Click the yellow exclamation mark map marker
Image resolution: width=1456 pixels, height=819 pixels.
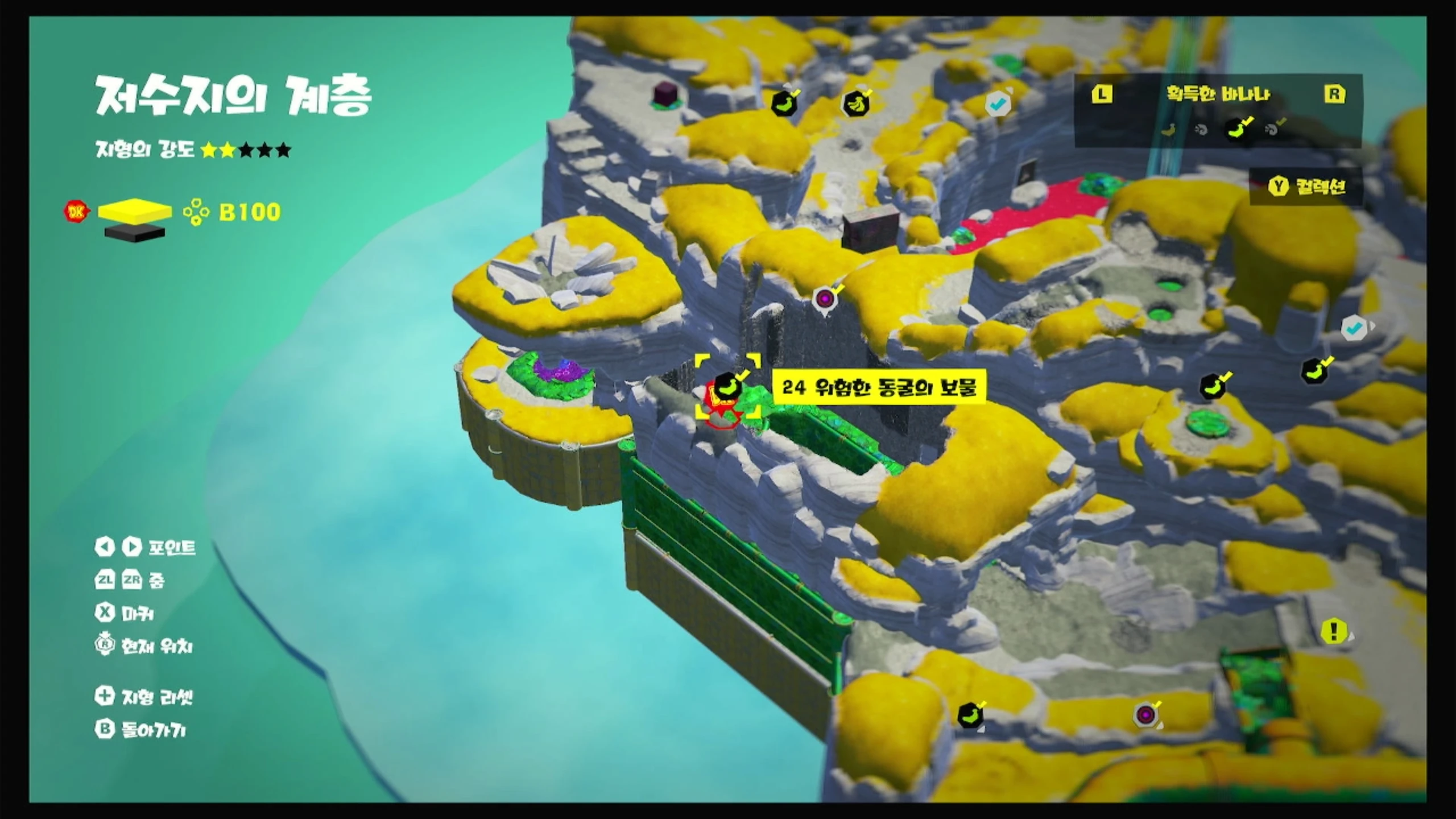pos(1333,631)
